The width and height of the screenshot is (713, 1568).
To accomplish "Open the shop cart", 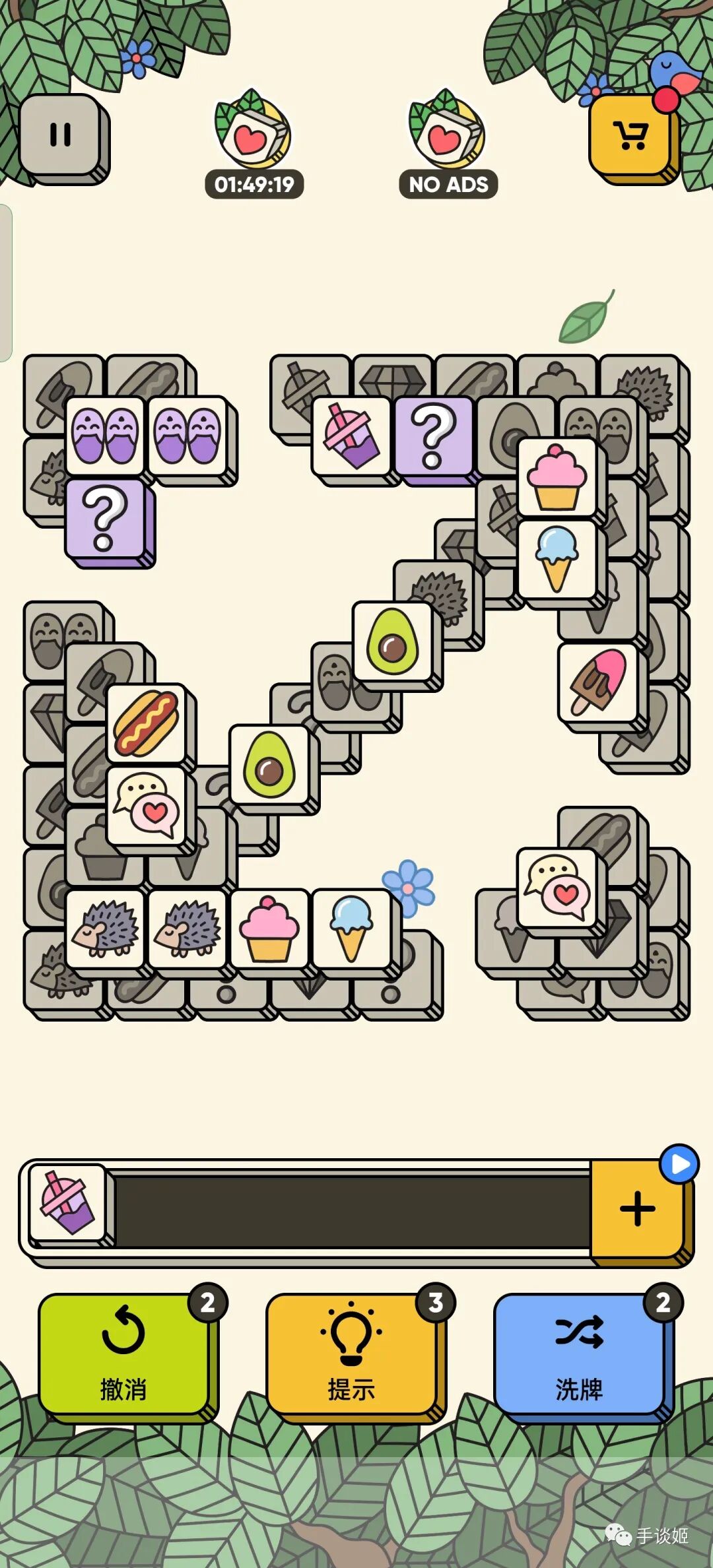I will pyautogui.click(x=631, y=135).
